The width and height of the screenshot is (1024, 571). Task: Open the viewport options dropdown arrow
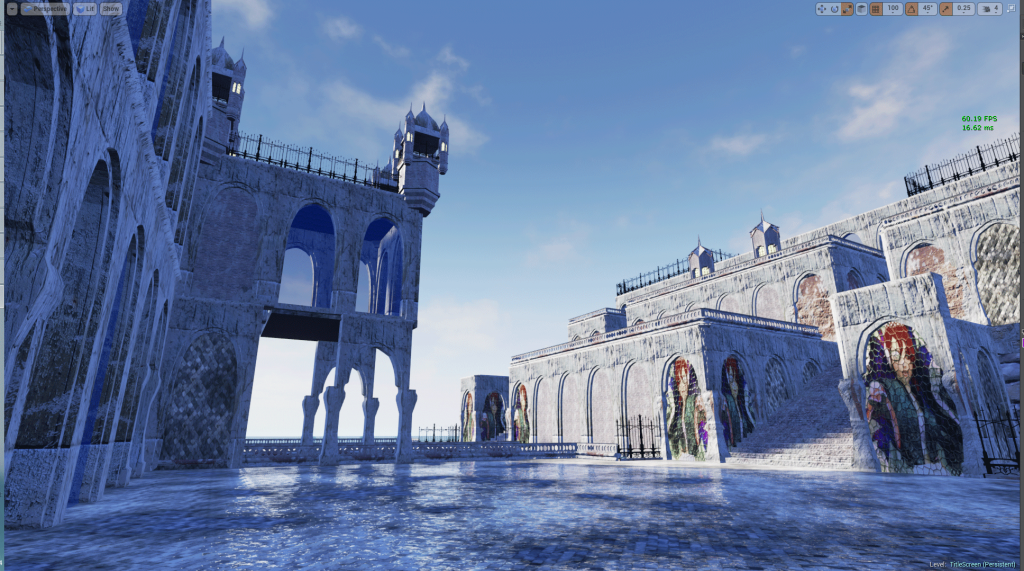[x=12, y=8]
